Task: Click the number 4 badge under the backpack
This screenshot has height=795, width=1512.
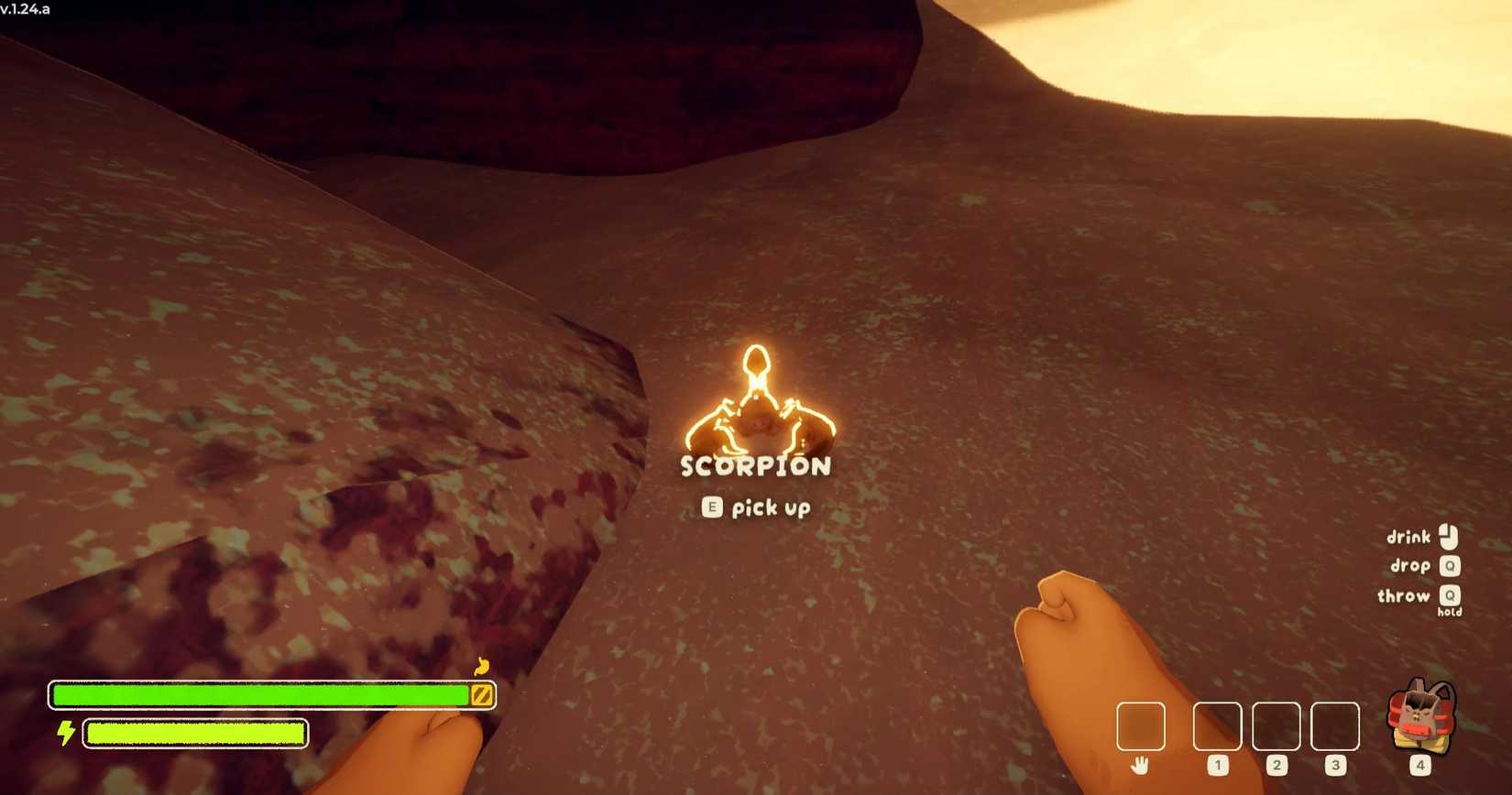Action: click(1419, 765)
